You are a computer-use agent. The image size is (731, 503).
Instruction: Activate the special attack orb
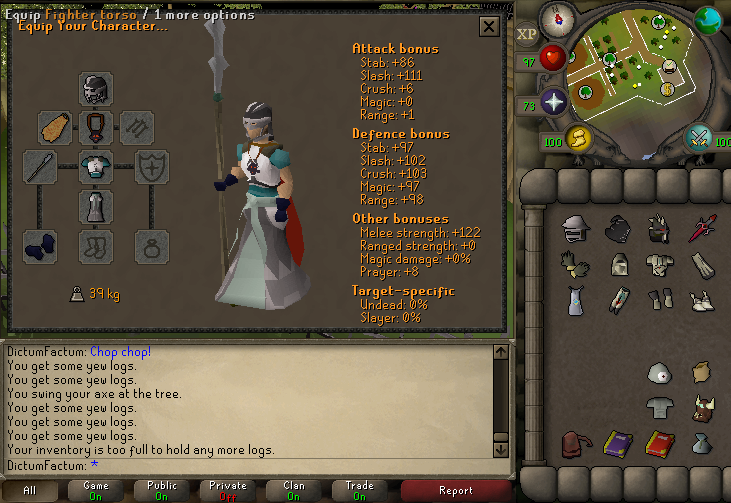pyautogui.click(x=698, y=137)
